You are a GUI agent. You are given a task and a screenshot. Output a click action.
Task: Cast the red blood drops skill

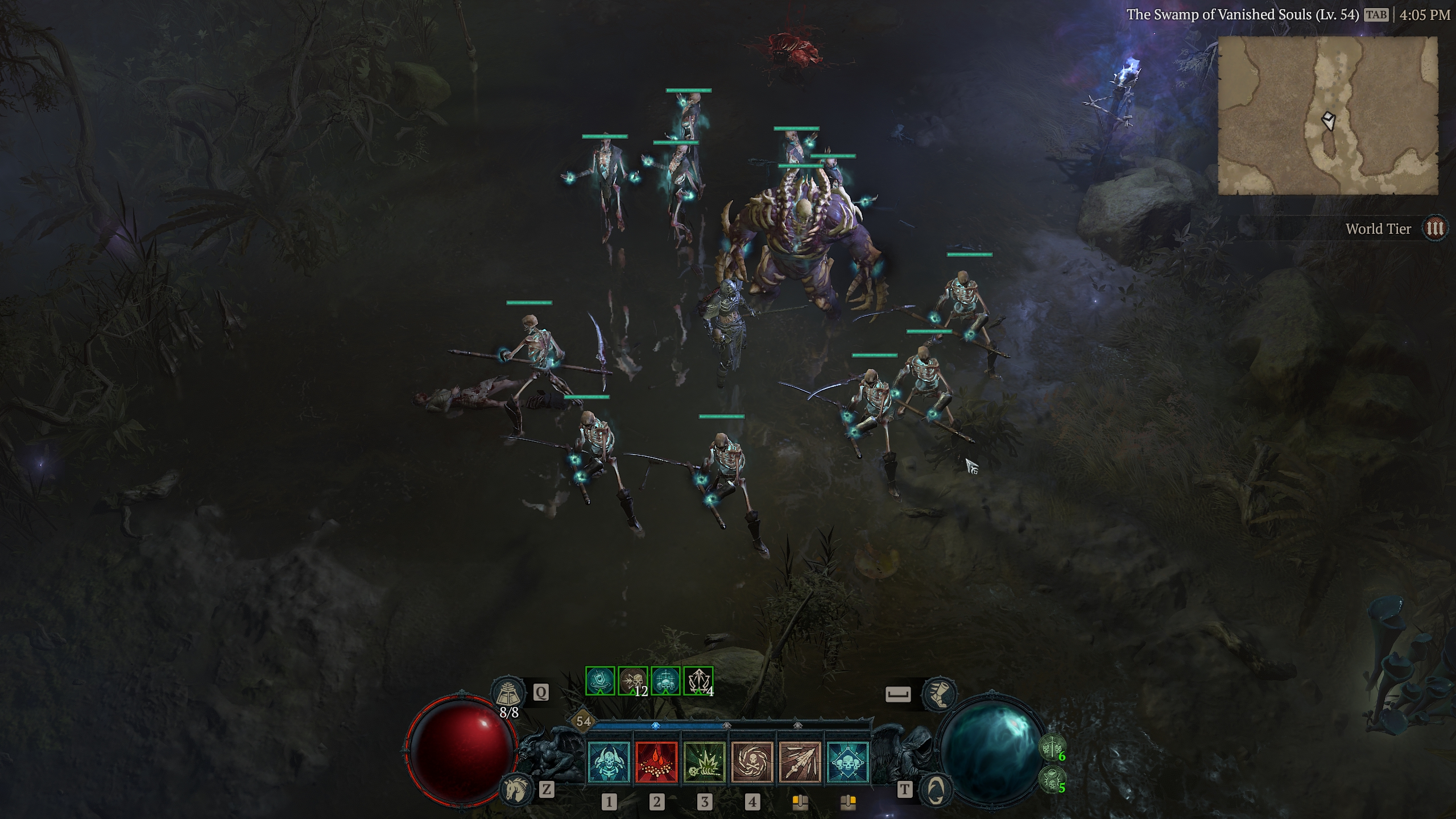tap(656, 762)
